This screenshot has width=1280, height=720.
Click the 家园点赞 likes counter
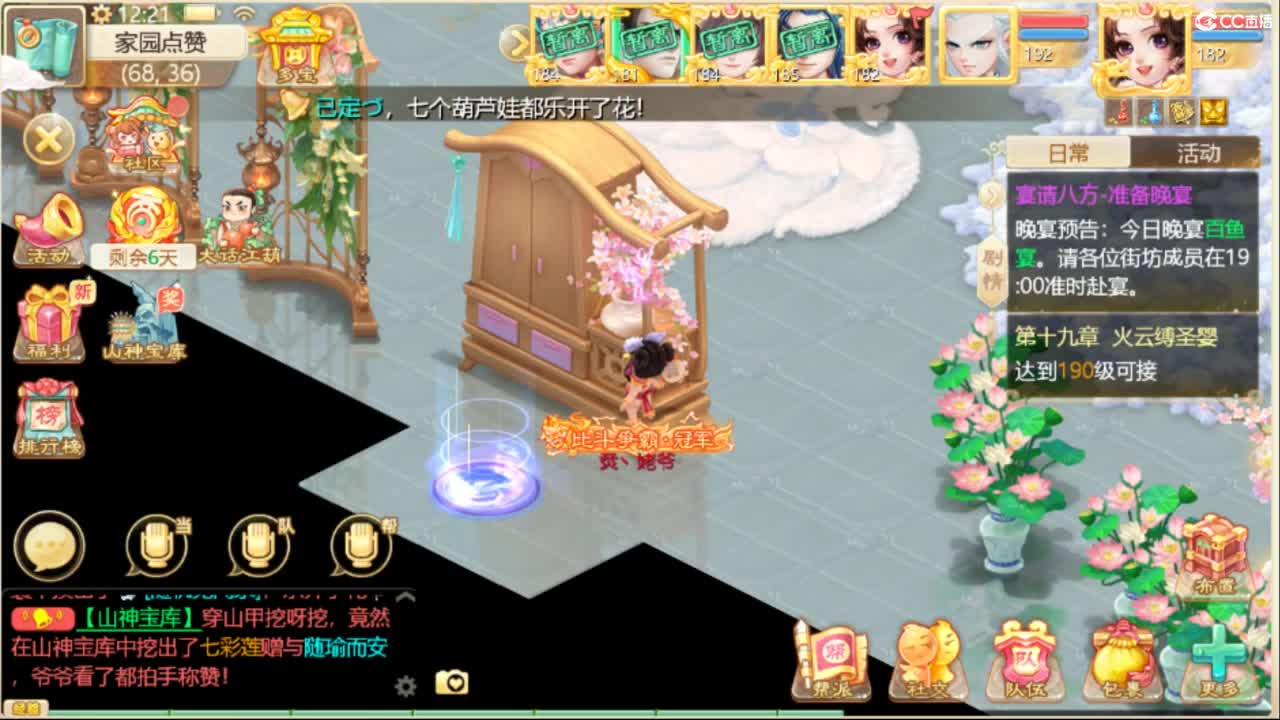pos(160,43)
